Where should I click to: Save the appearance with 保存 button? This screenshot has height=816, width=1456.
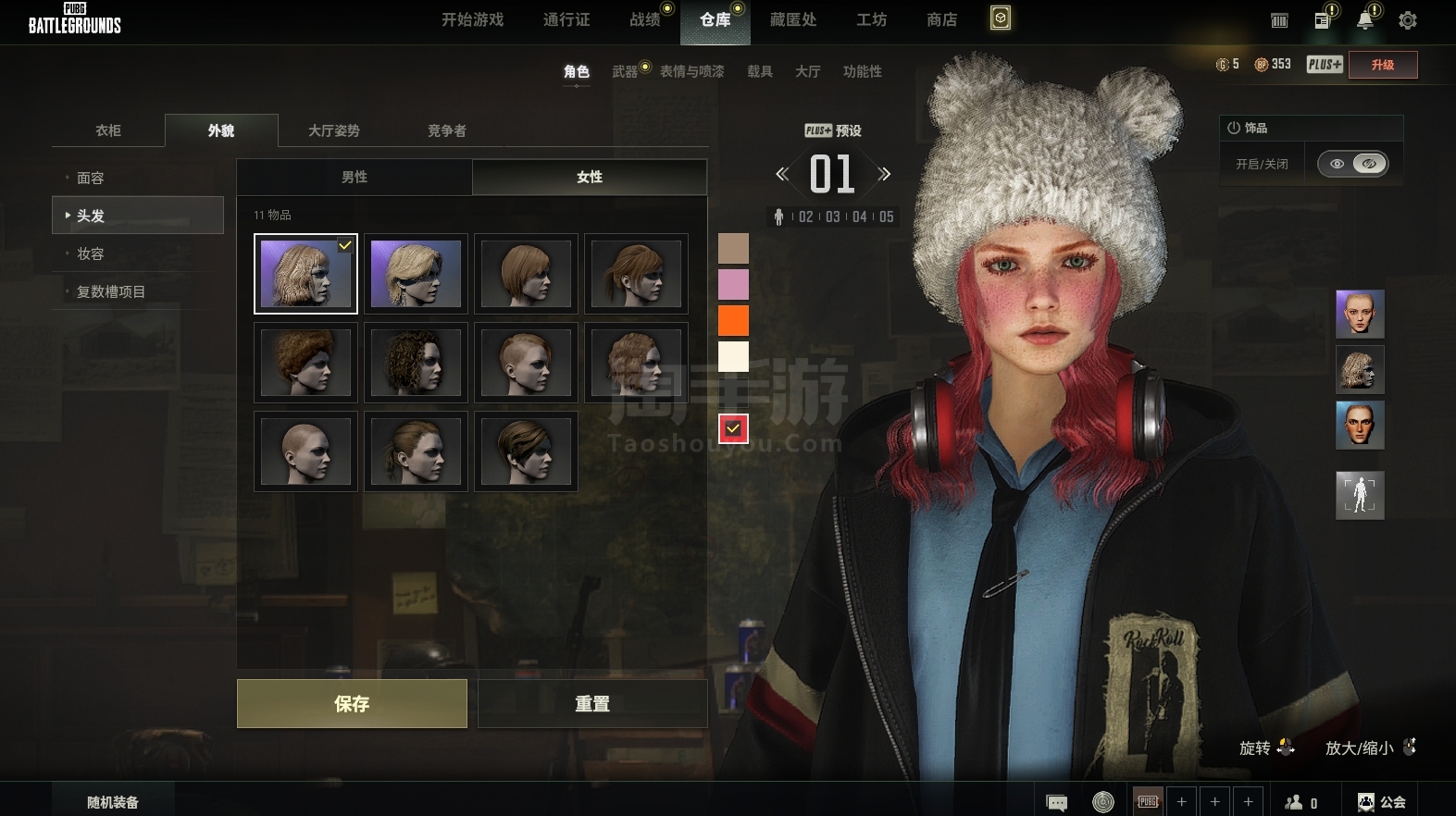coord(352,704)
